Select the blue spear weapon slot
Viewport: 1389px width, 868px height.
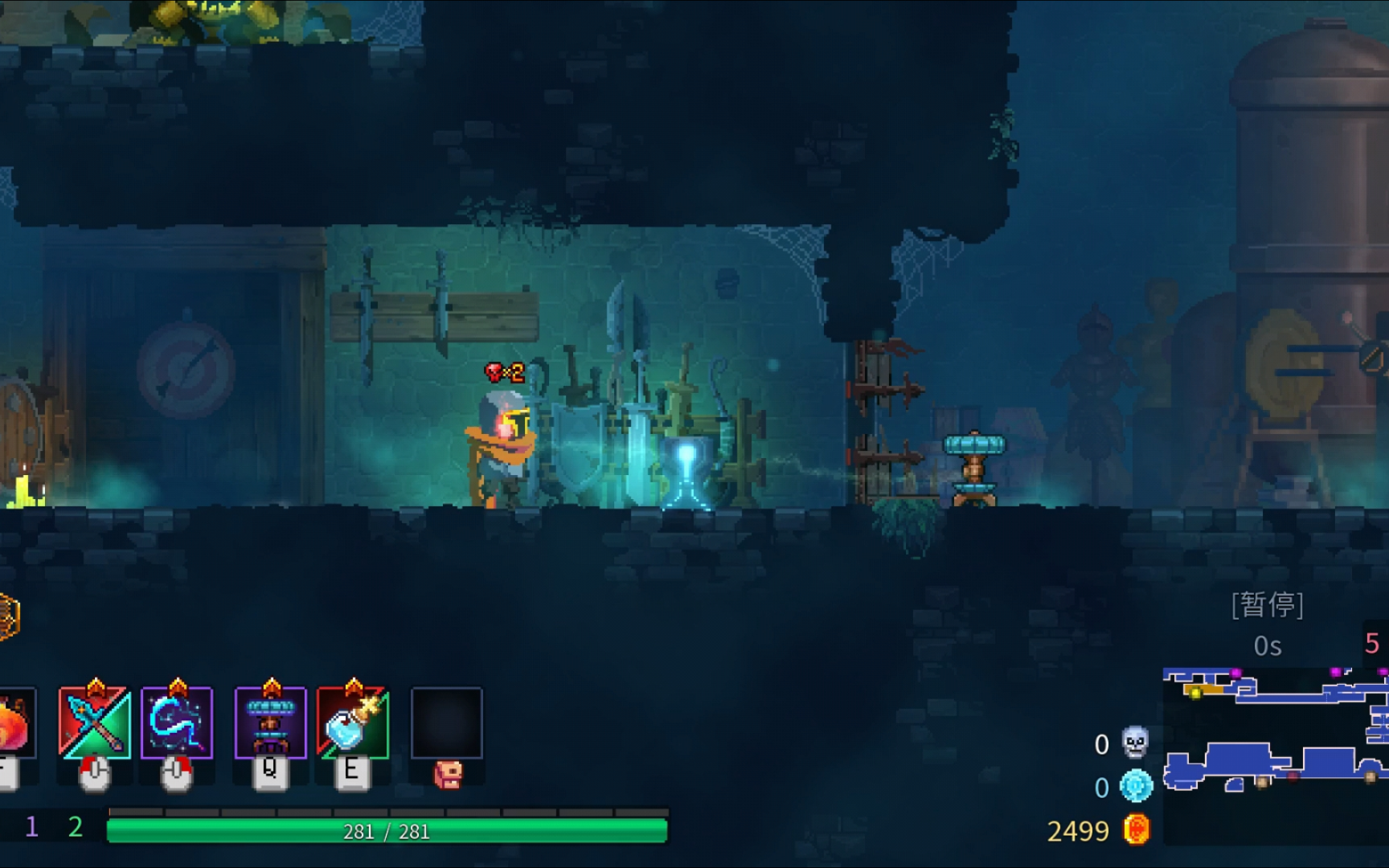click(95, 723)
